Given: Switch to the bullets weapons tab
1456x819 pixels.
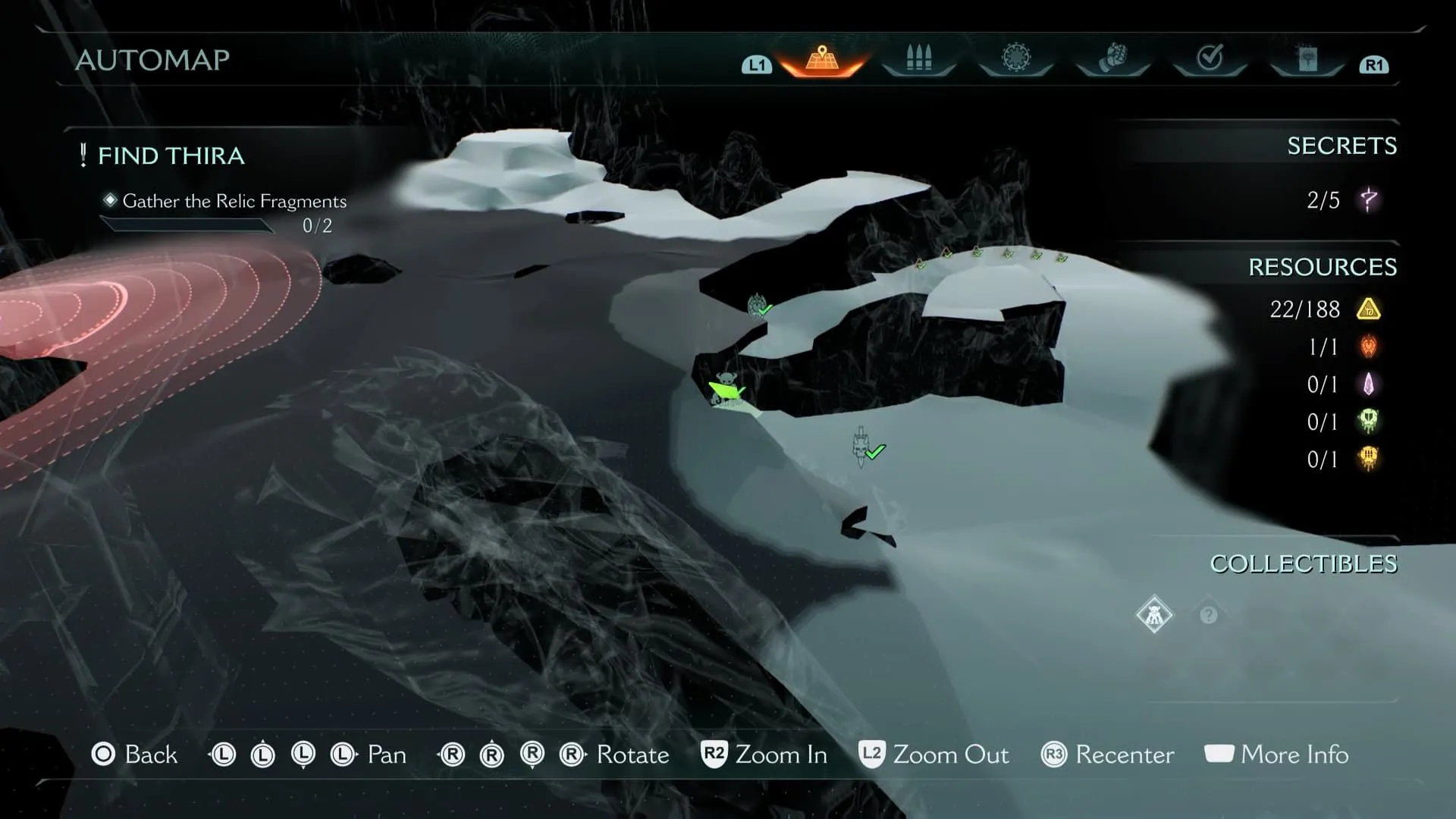Looking at the screenshot, I should [918, 59].
